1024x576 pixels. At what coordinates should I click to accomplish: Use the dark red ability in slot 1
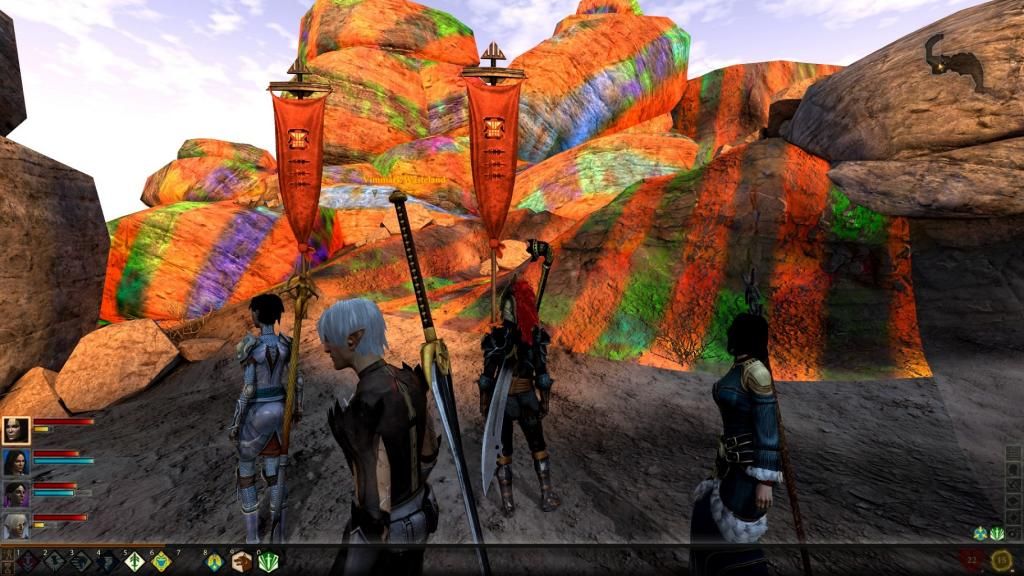[x=27, y=561]
